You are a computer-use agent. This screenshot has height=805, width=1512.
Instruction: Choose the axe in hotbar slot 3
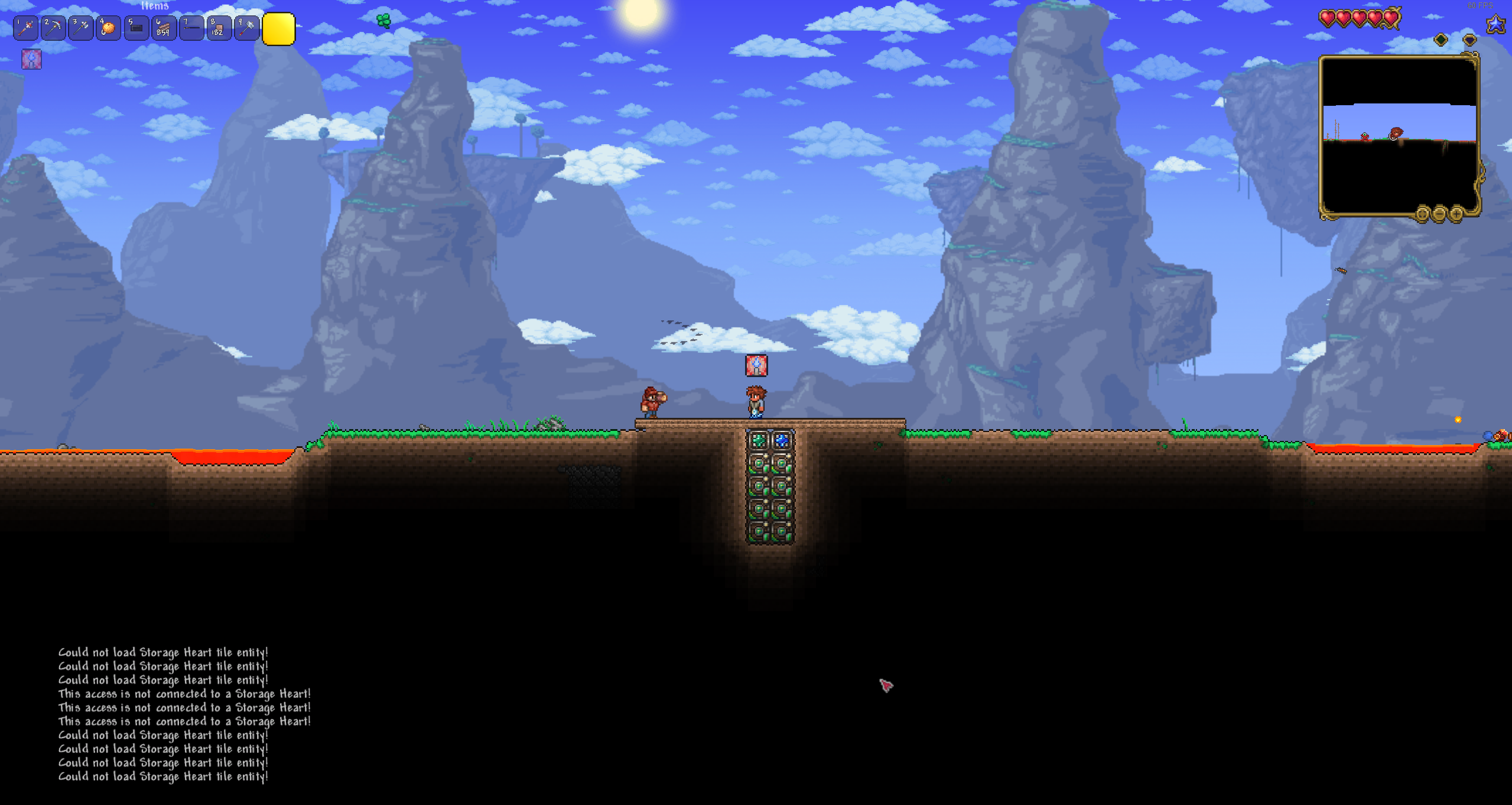click(81, 28)
